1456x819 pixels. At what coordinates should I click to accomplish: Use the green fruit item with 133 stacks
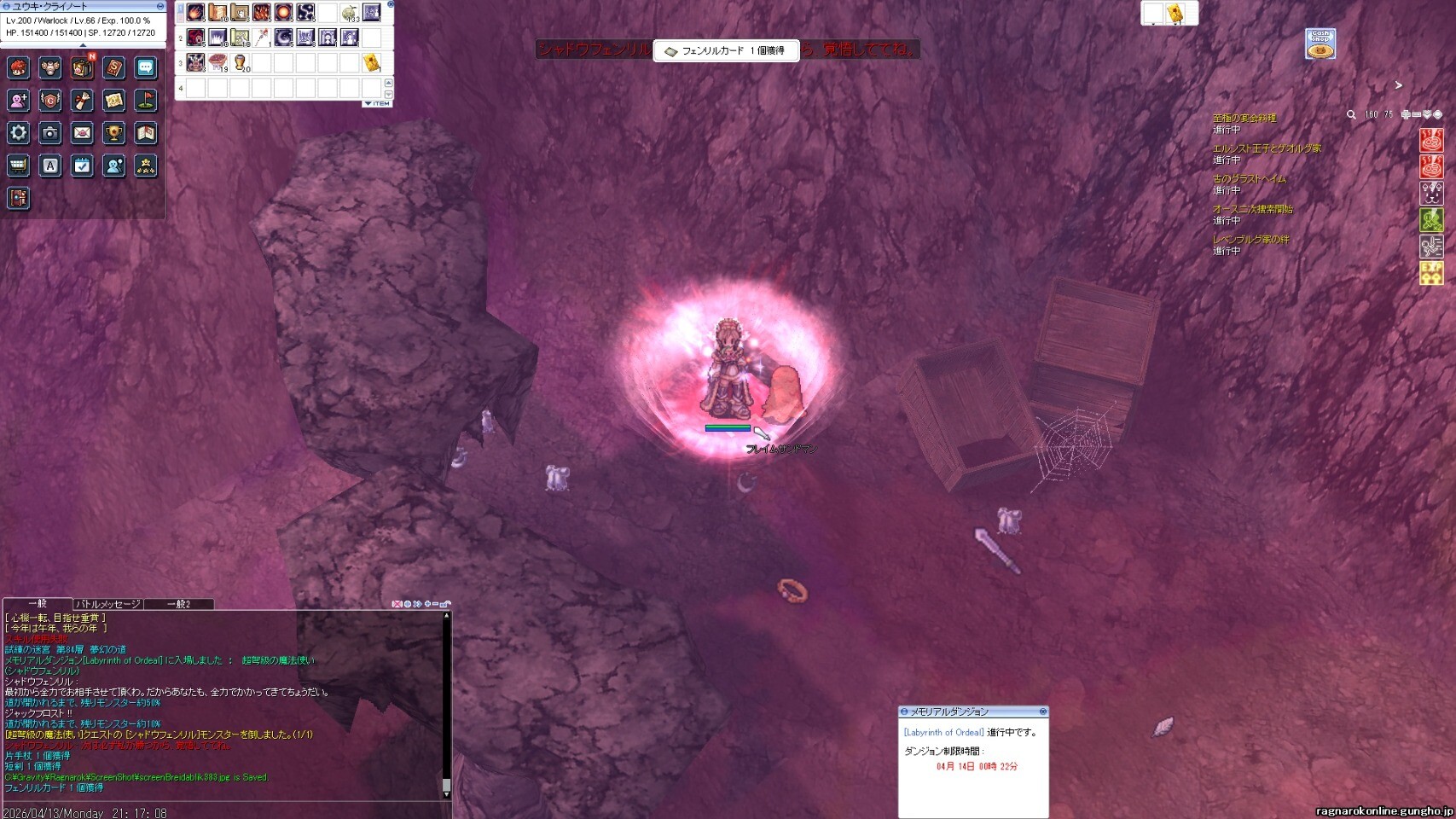click(x=349, y=13)
